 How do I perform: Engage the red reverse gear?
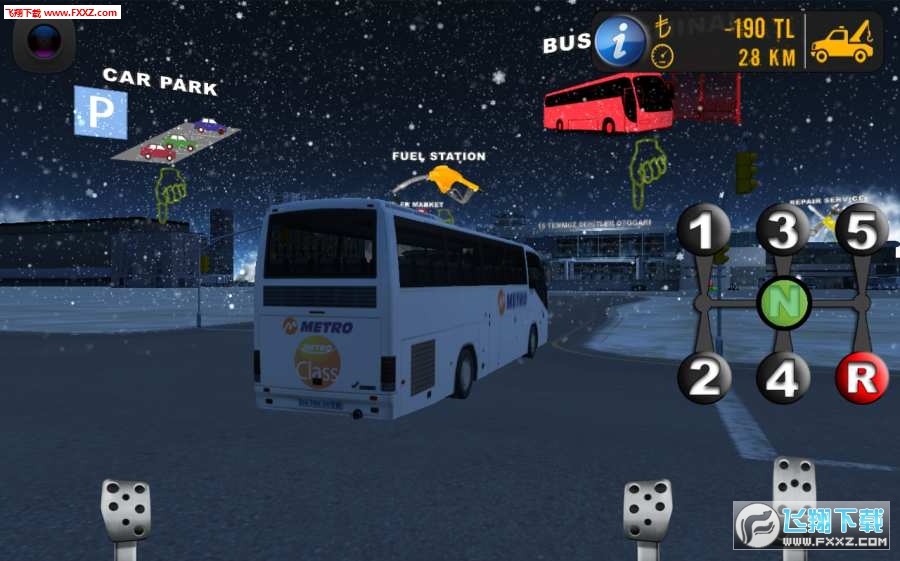[x=862, y=378]
